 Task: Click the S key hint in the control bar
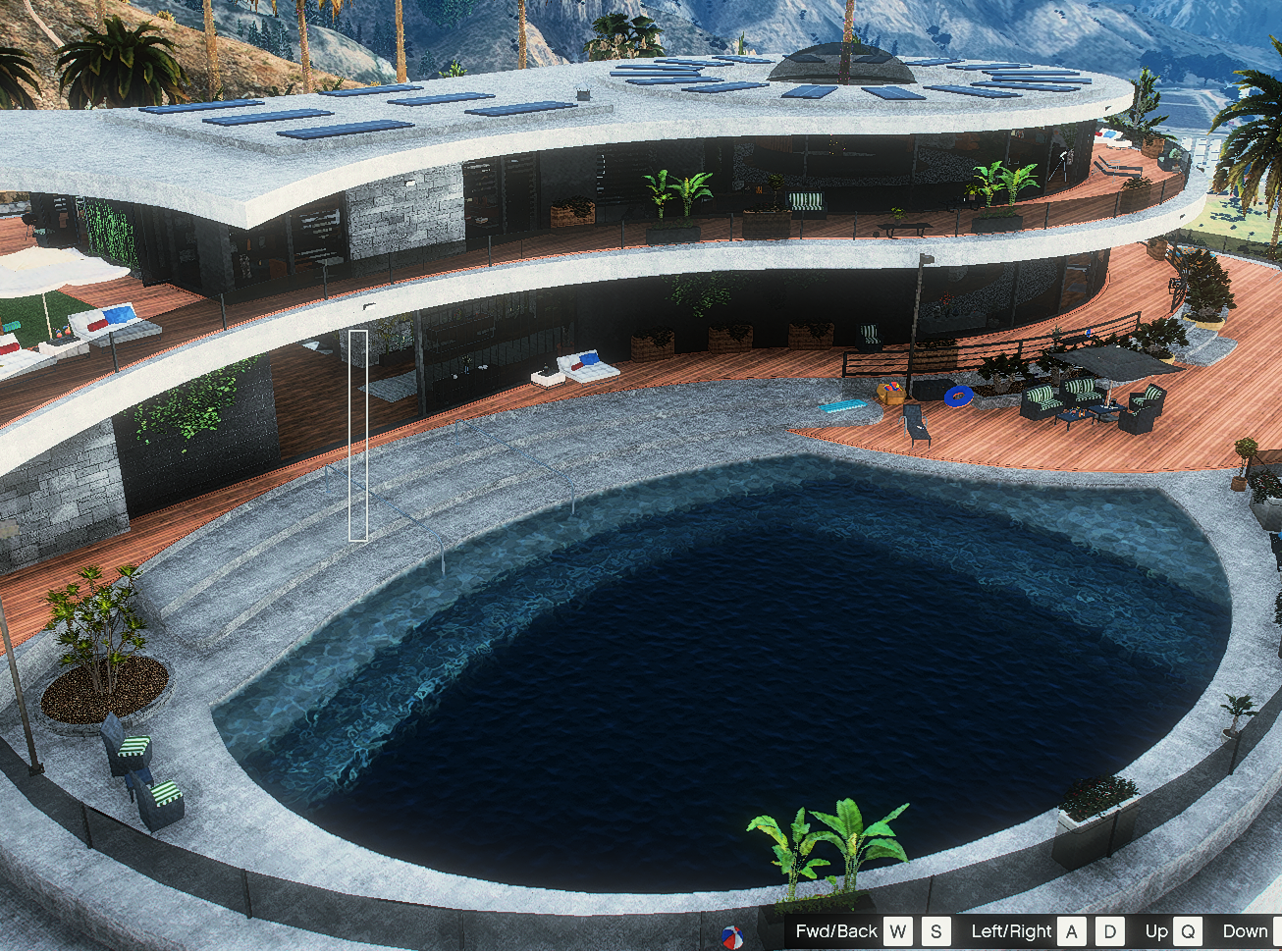[x=935, y=930]
